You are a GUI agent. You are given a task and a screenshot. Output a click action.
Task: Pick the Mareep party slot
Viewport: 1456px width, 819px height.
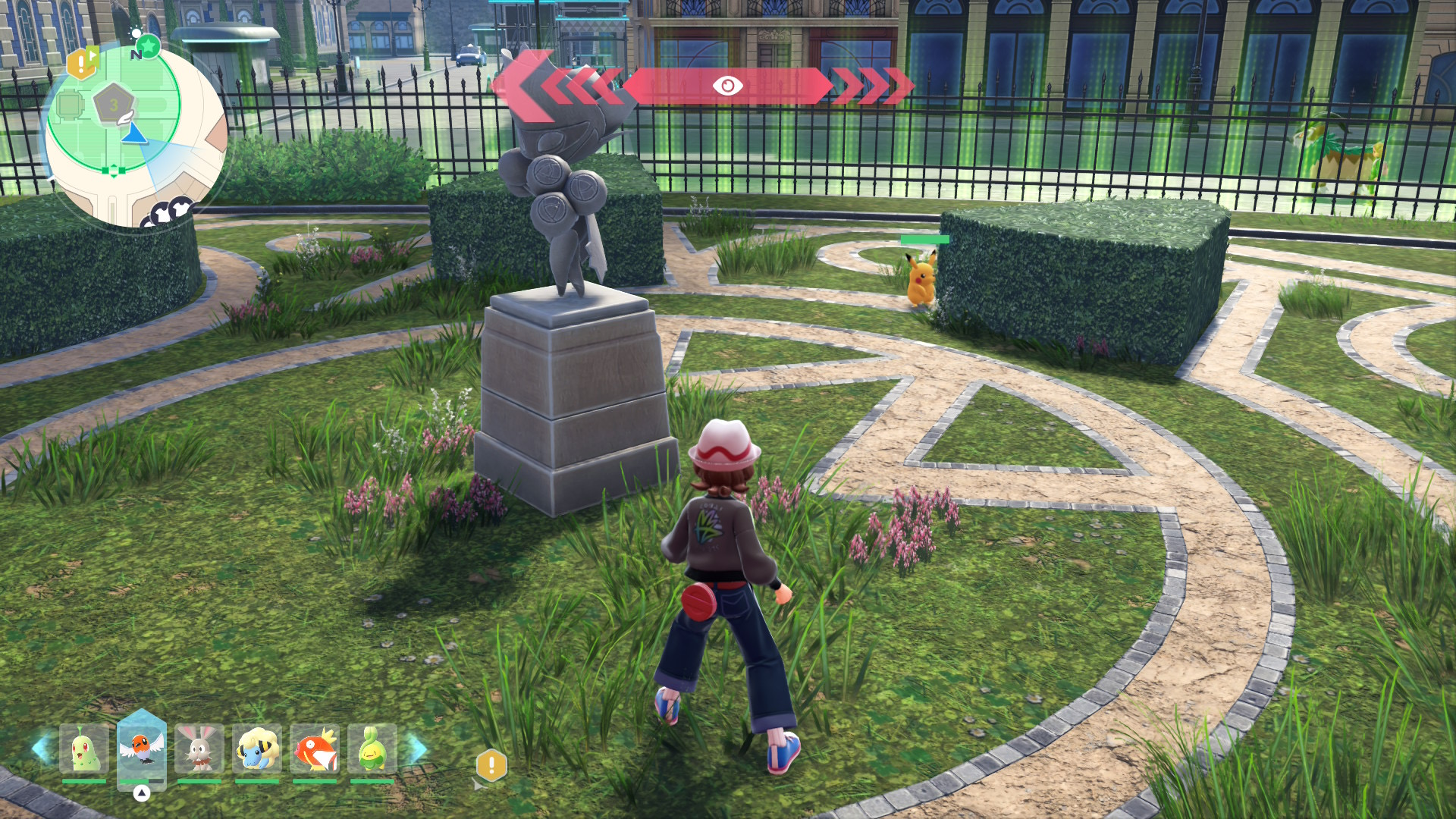click(x=257, y=748)
